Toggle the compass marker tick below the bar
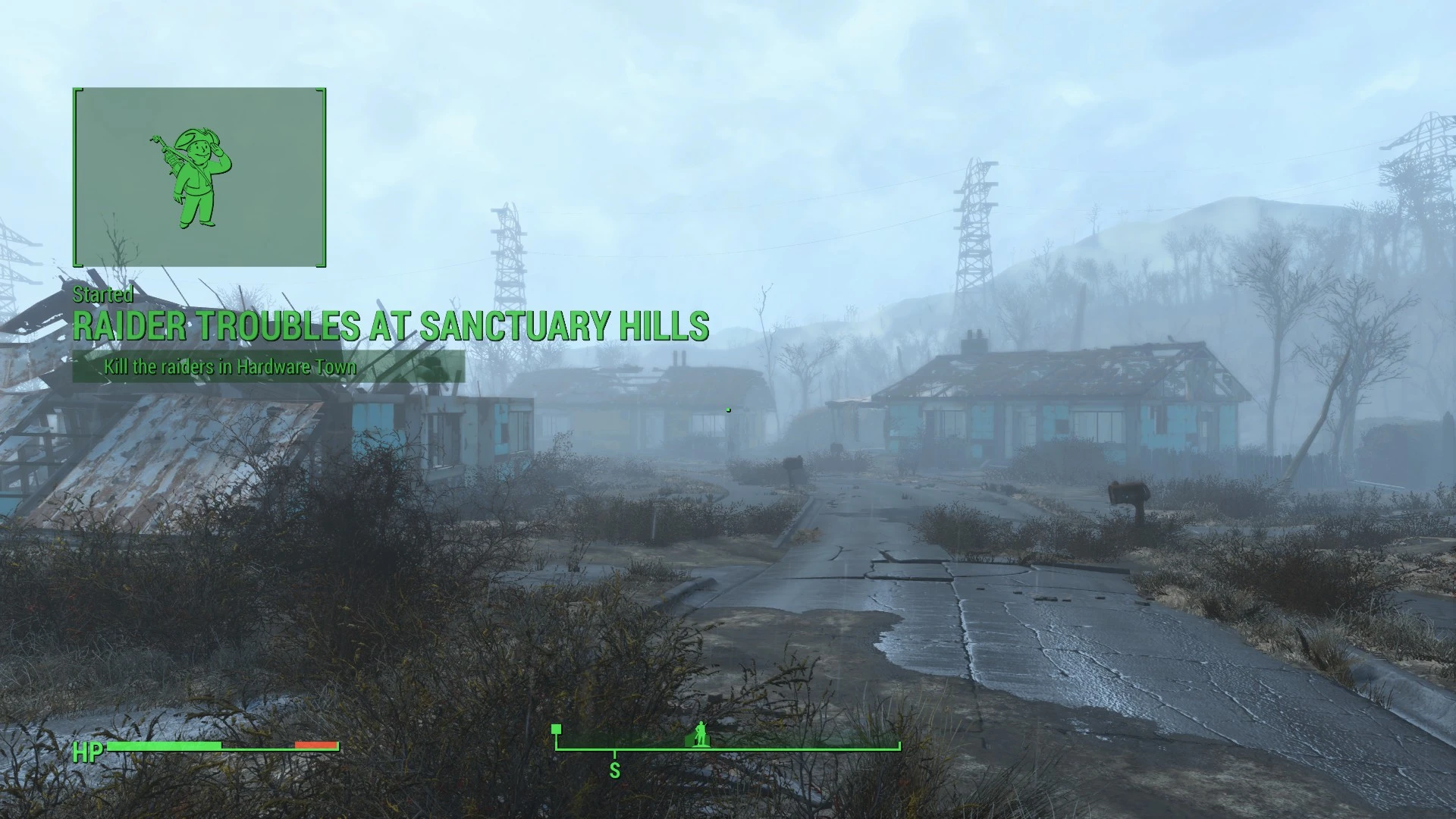The image size is (1456, 819). pyautogui.click(x=614, y=755)
